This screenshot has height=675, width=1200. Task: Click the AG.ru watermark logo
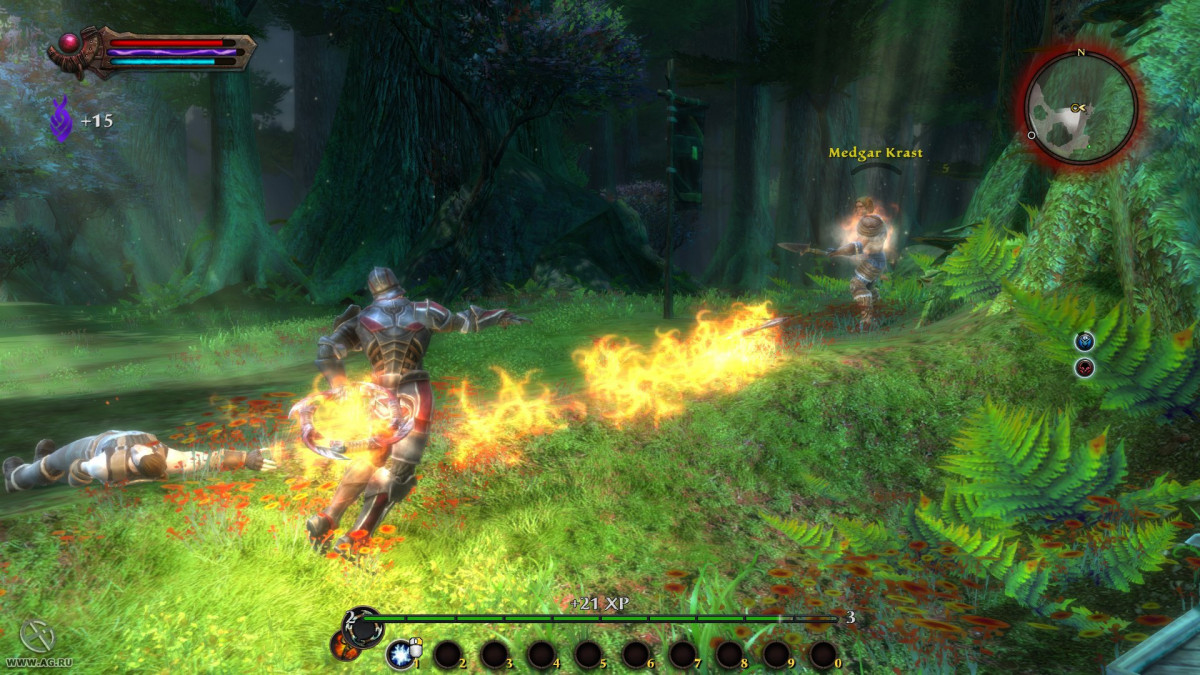(x=34, y=641)
